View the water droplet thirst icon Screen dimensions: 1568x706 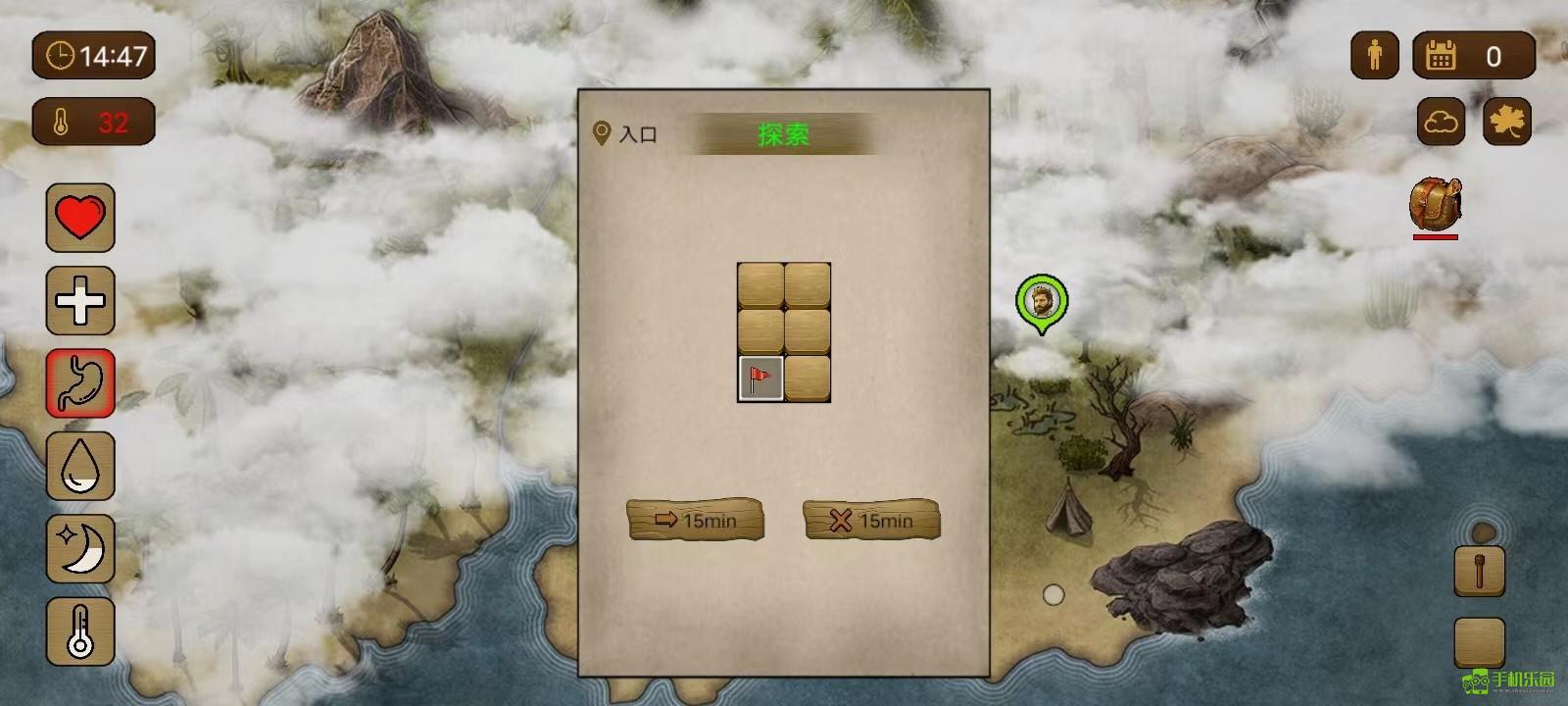pyautogui.click(x=80, y=467)
